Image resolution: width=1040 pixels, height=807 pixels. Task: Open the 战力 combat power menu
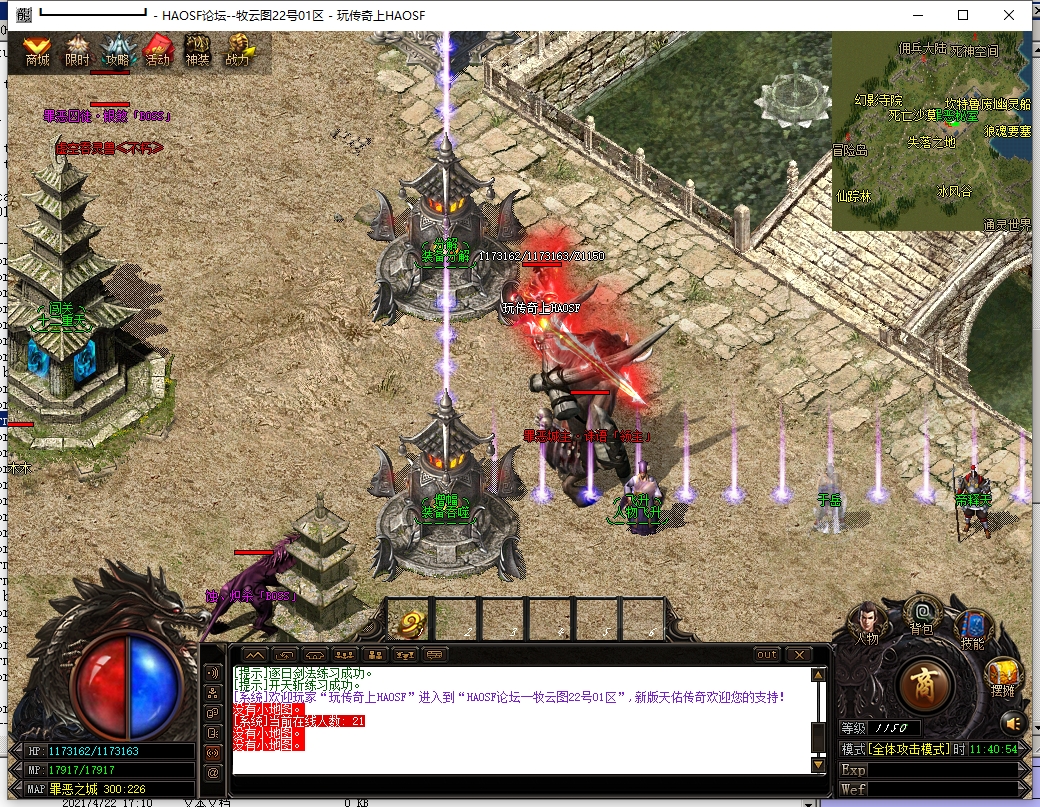(238, 51)
